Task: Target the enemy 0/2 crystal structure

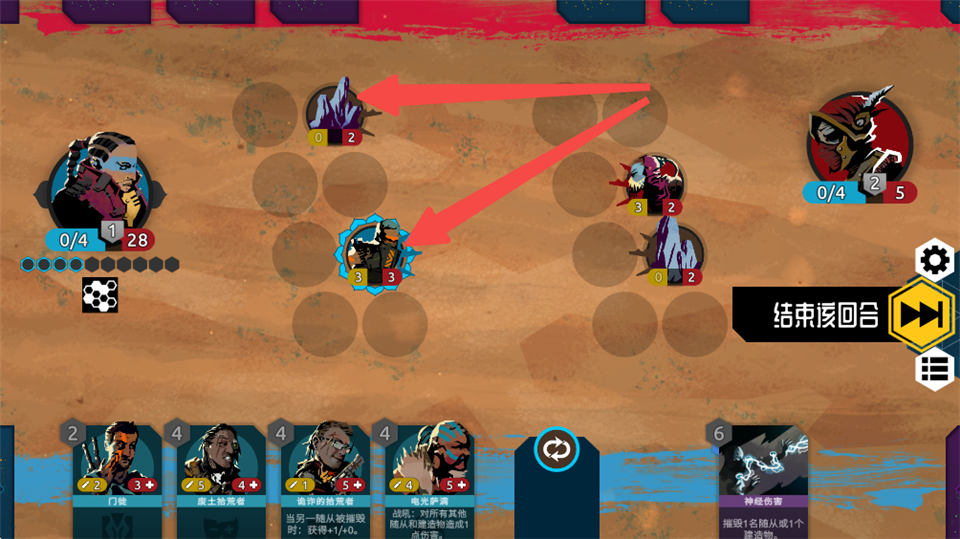Action: pyautogui.click(x=671, y=252)
